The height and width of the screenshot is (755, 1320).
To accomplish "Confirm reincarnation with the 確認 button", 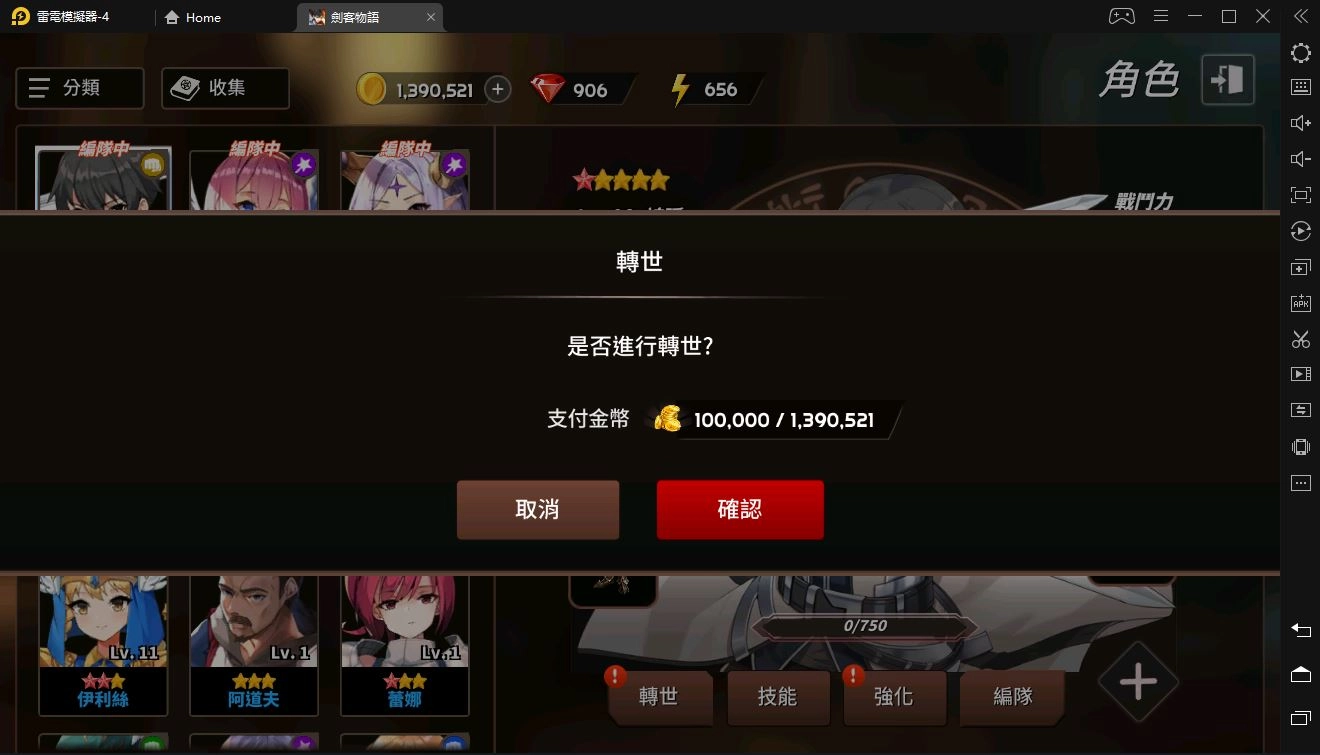I will click(740, 509).
